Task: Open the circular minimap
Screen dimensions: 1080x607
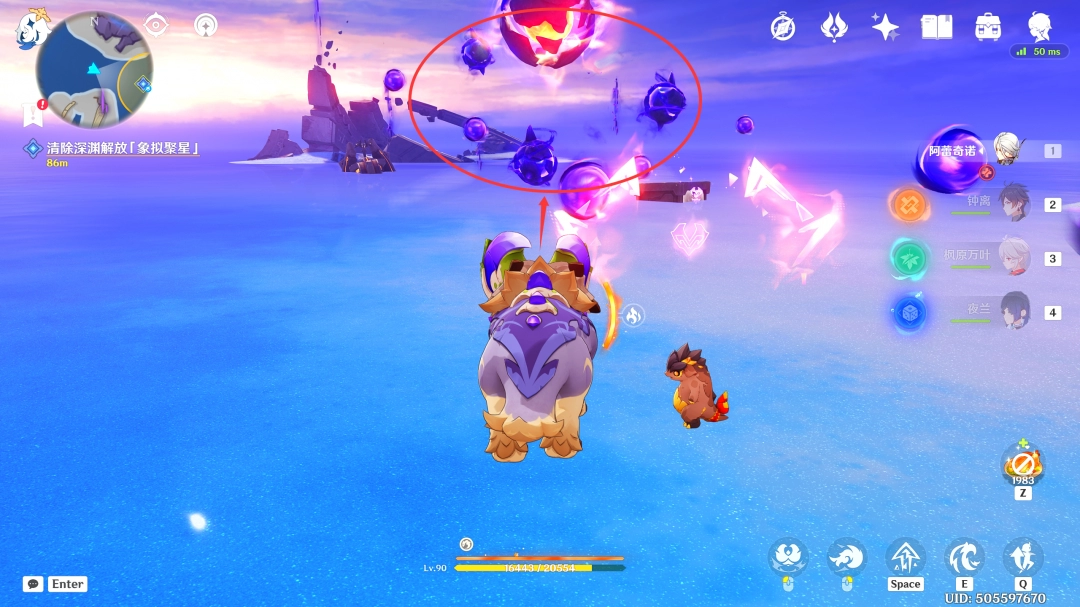Action: point(94,70)
